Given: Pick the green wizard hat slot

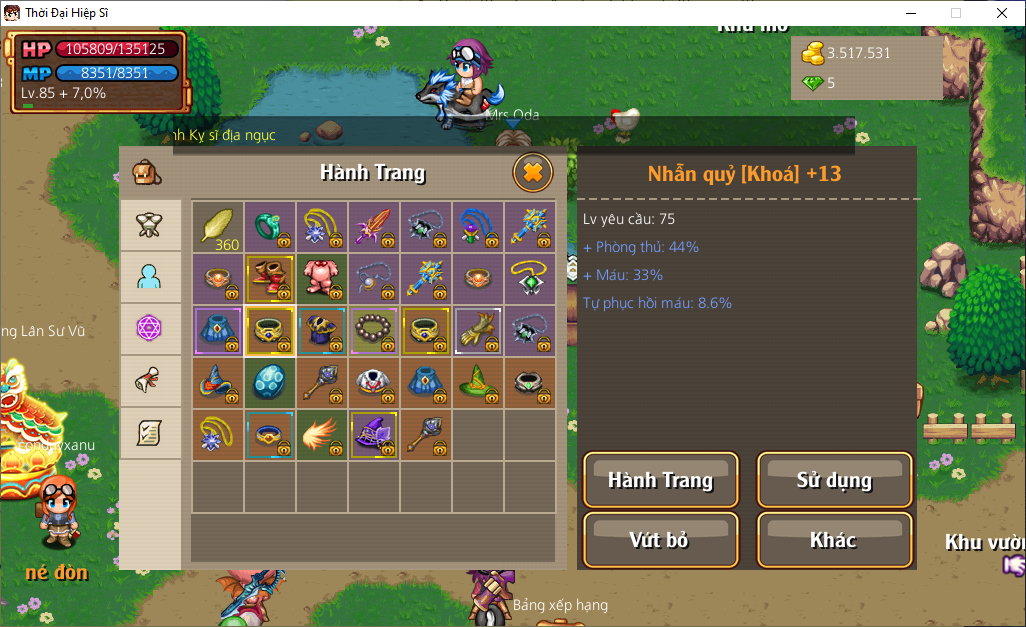Looking at the screenshot, I should pos(477,381).
